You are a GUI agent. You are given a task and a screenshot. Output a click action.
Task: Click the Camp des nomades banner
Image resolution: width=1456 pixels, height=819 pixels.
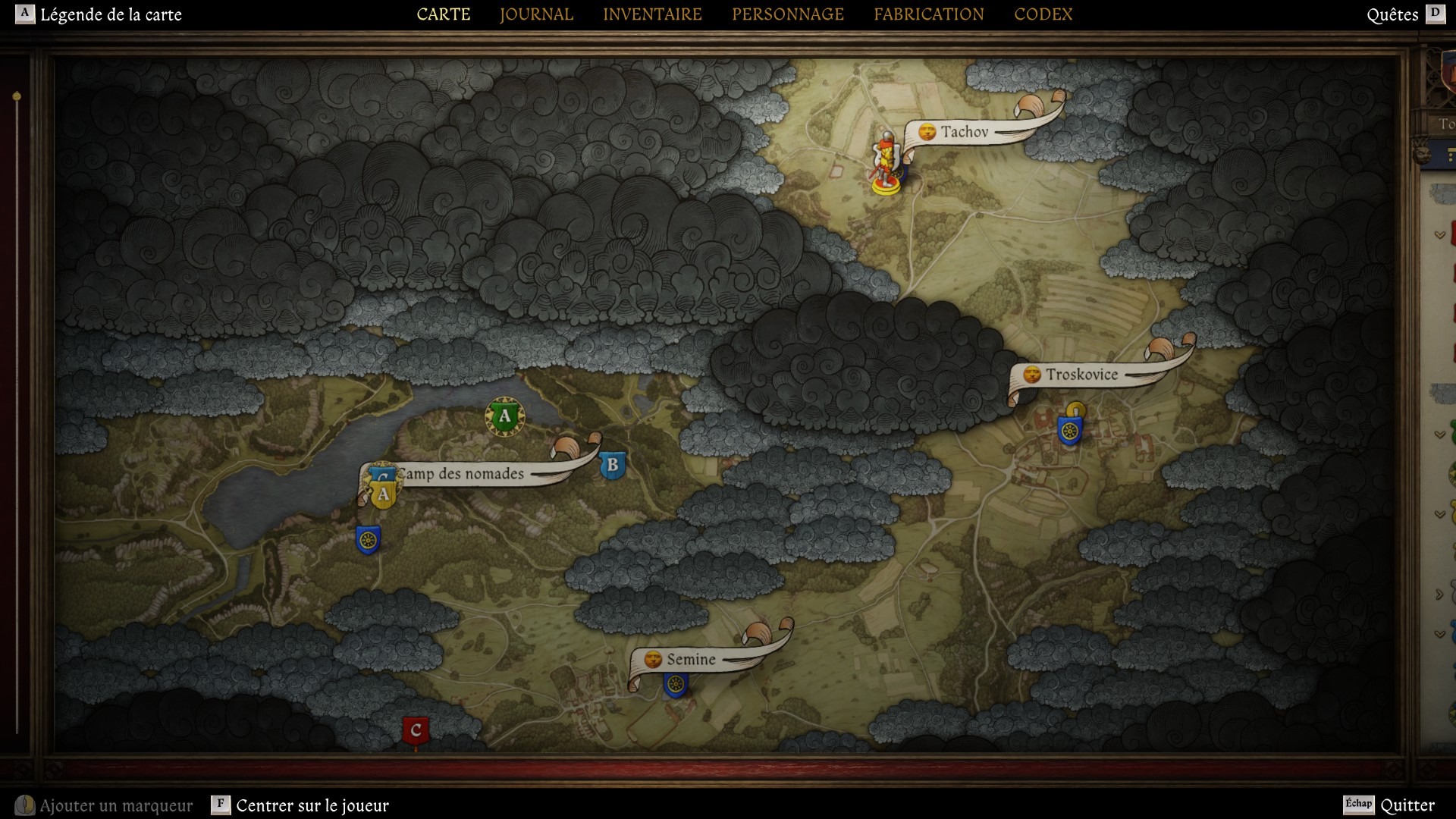point(461,474)
